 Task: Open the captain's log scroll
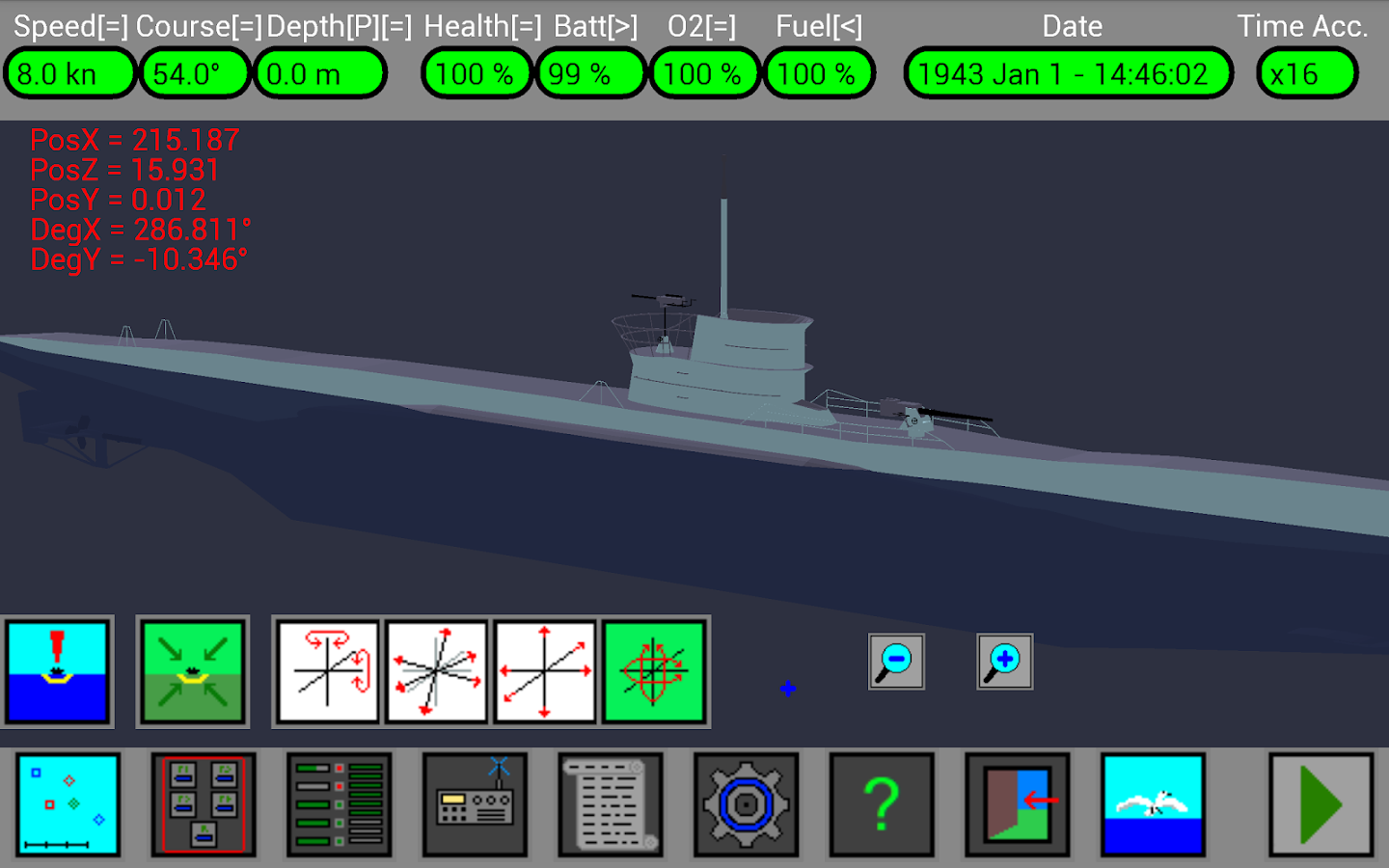point(611,805)
